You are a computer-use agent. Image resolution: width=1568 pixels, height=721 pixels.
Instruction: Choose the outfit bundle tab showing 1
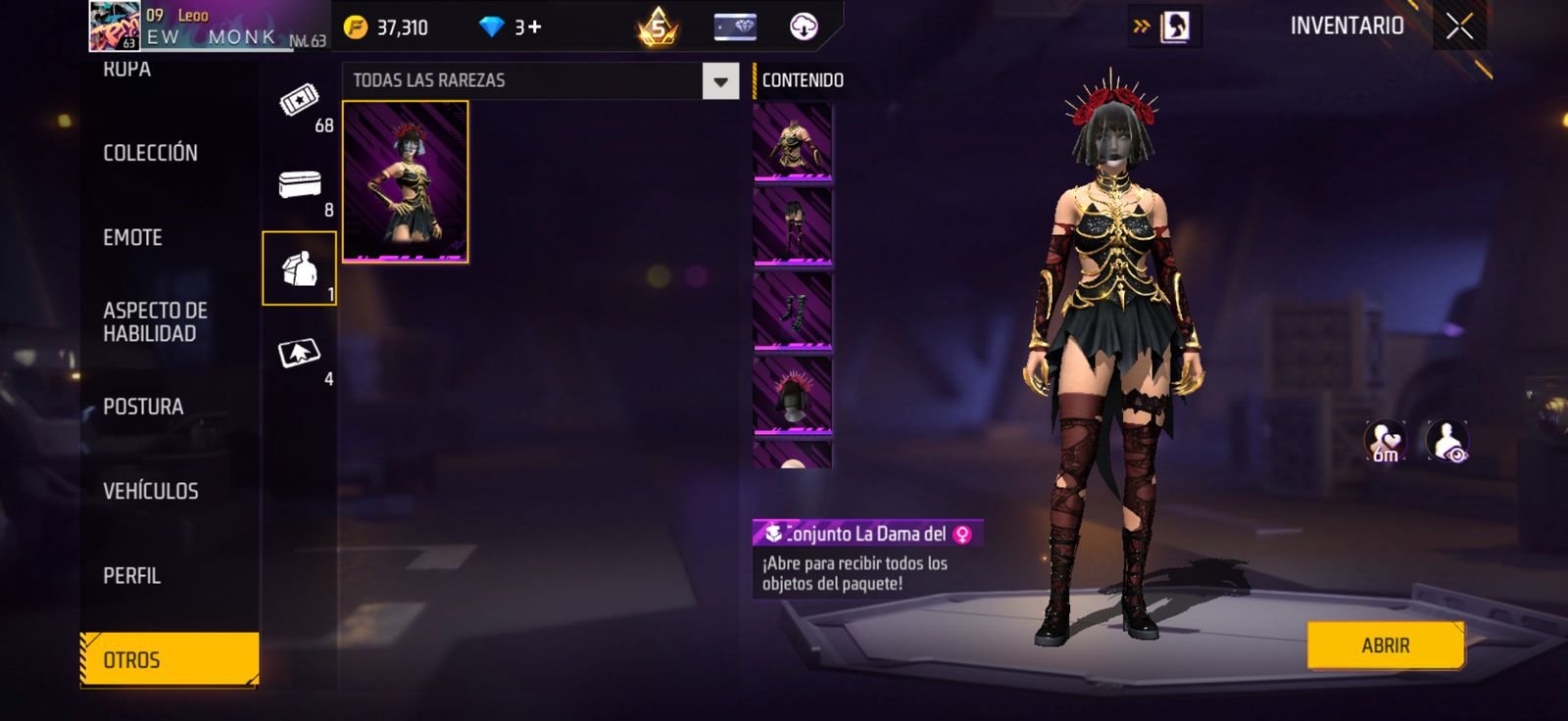coord(300,268)
